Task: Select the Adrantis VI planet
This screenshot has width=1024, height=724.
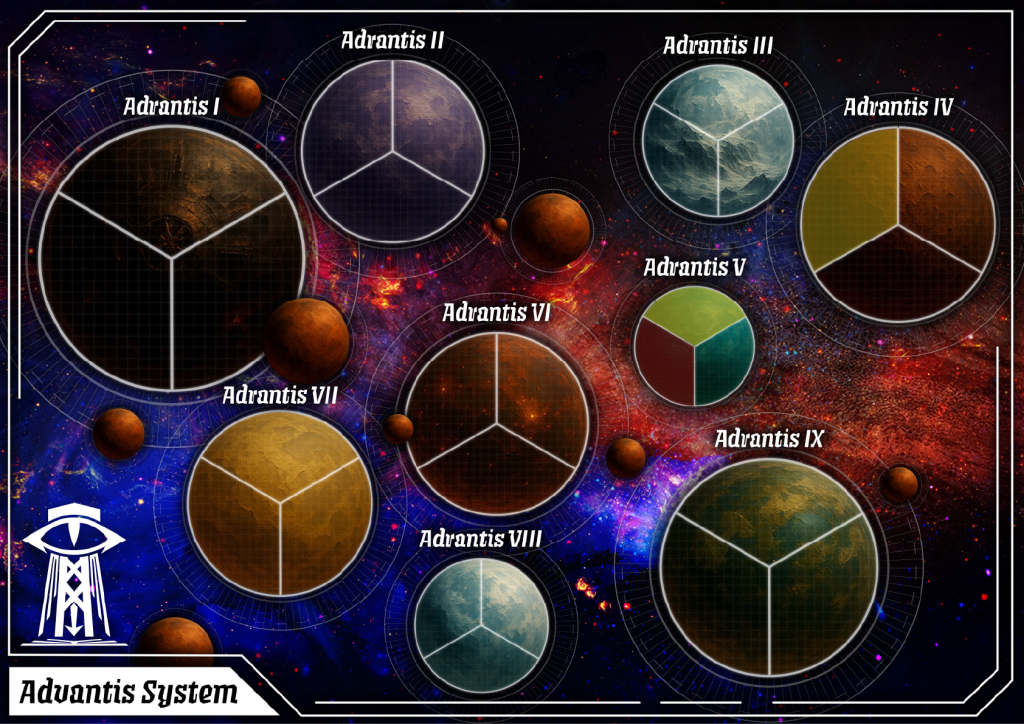Action: tap(496, 424)
